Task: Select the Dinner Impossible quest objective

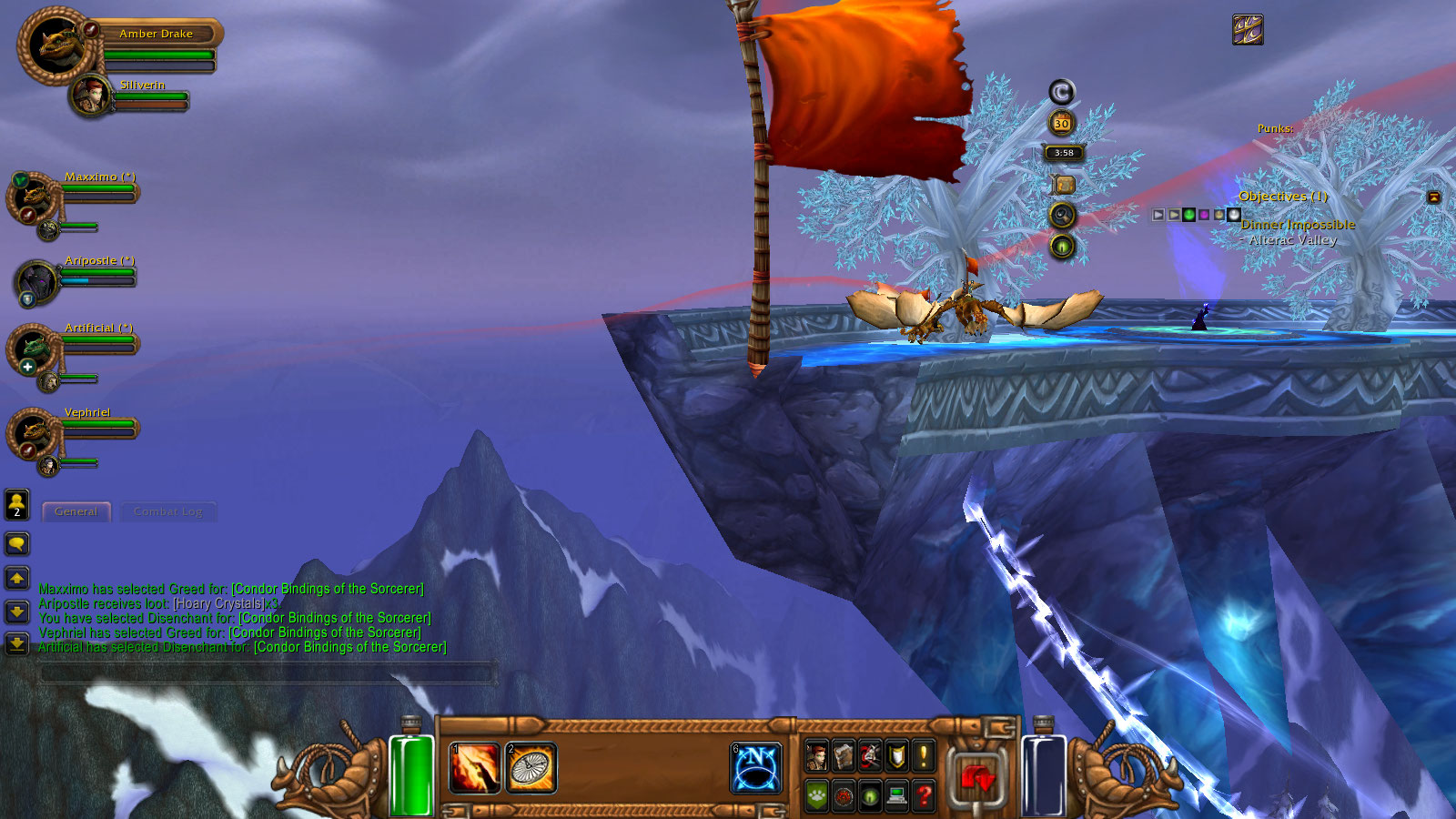Action: 1298,225
